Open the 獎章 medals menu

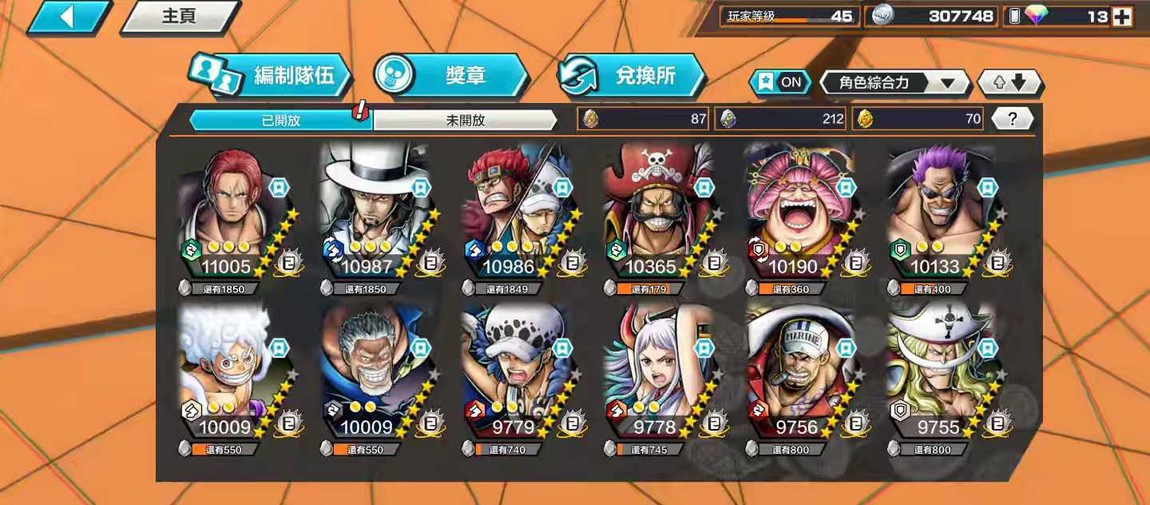(451, 76)
